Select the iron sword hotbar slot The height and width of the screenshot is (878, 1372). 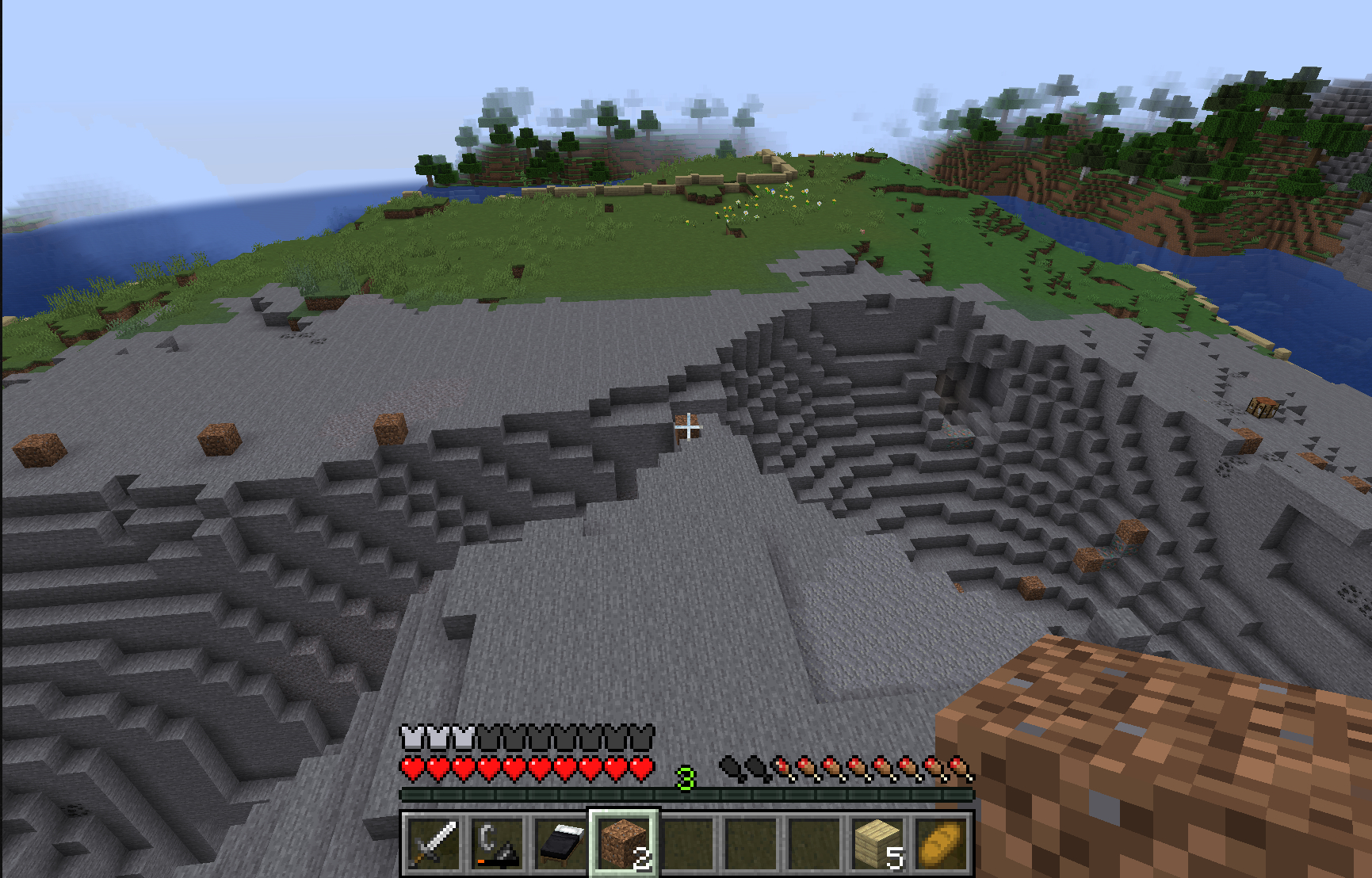tap(433, 844)
